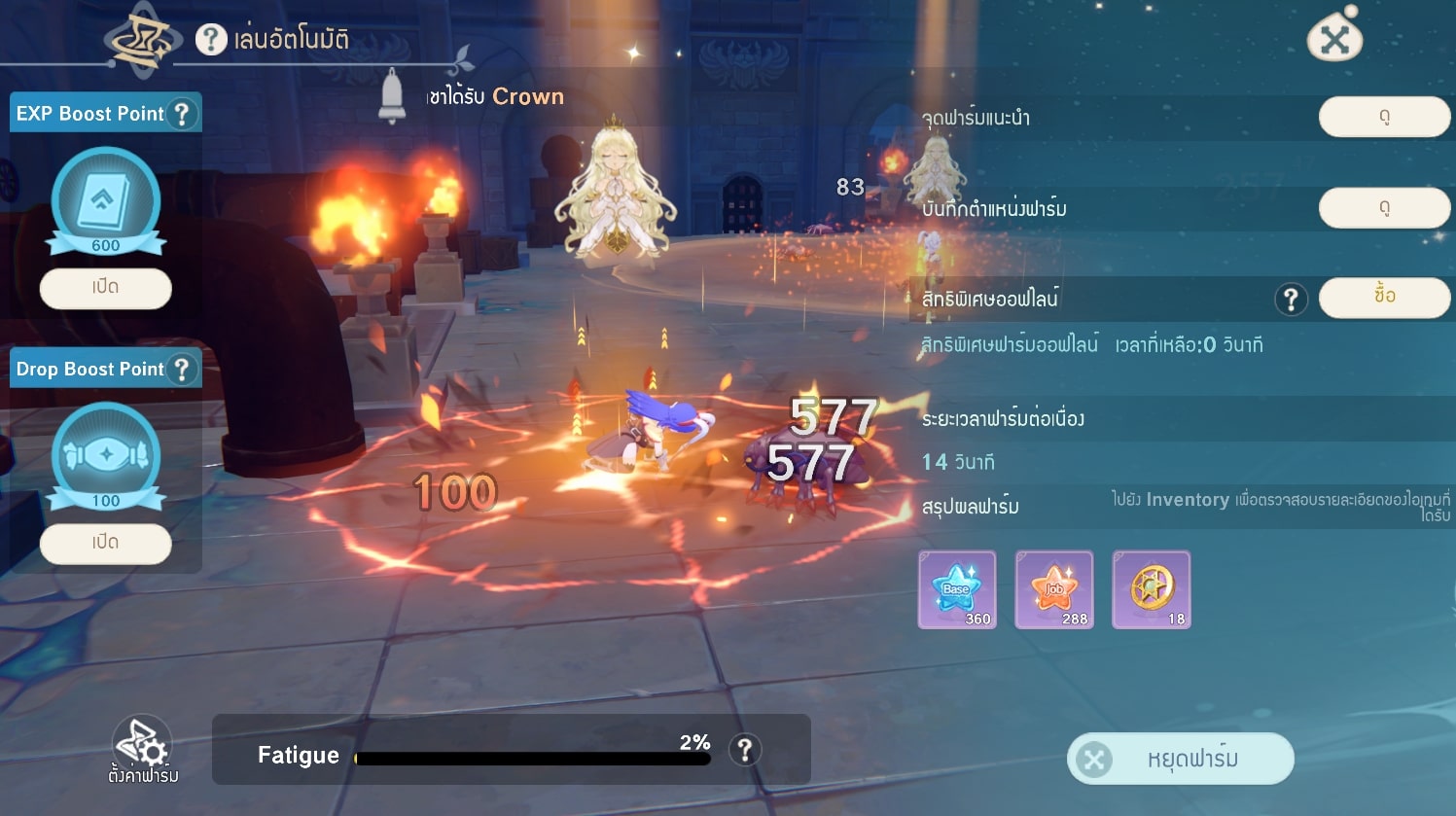Select the Drop boost candy icon
Screen dimensions: 1456x816
(x=105, y=456)
